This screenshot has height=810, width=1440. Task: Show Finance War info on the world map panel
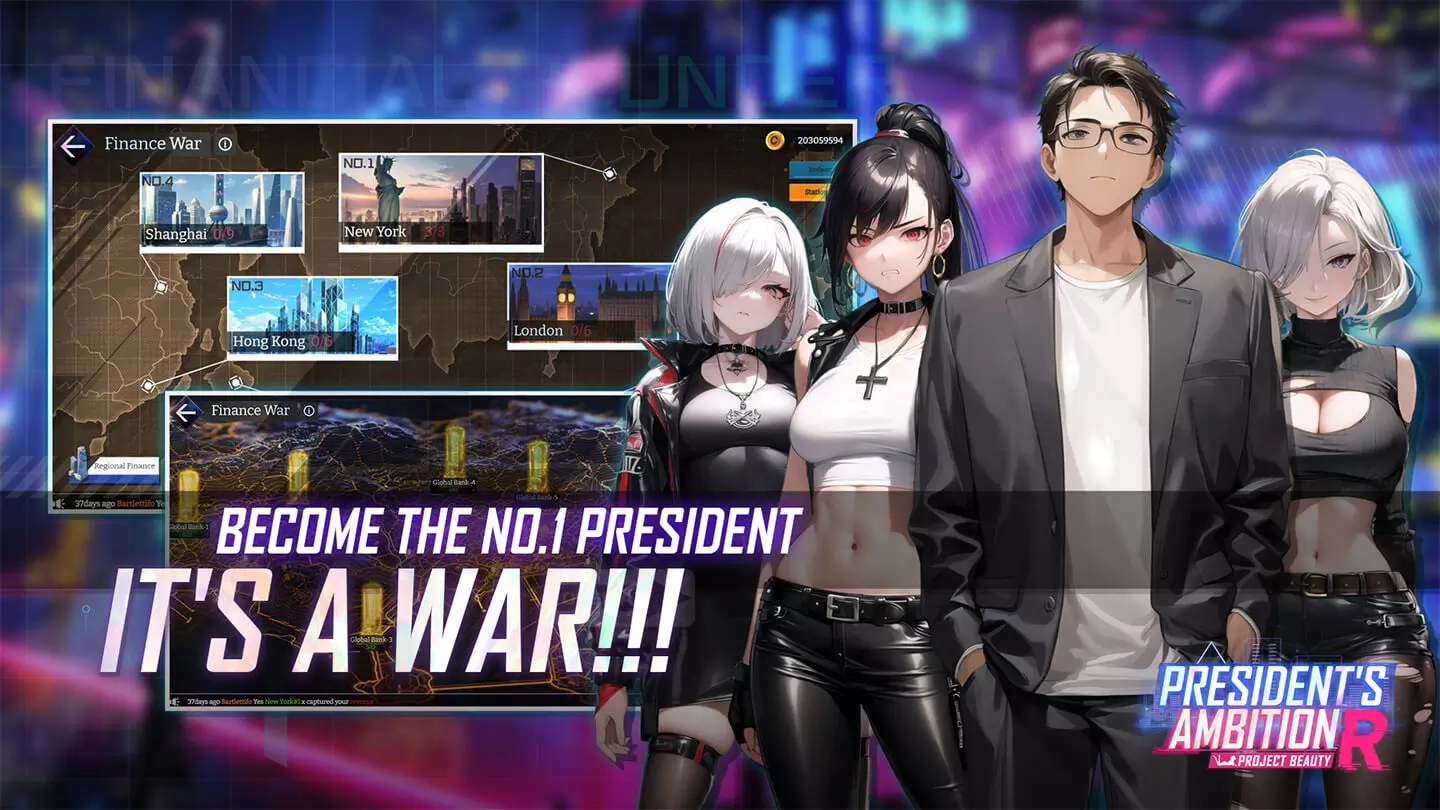225,144
